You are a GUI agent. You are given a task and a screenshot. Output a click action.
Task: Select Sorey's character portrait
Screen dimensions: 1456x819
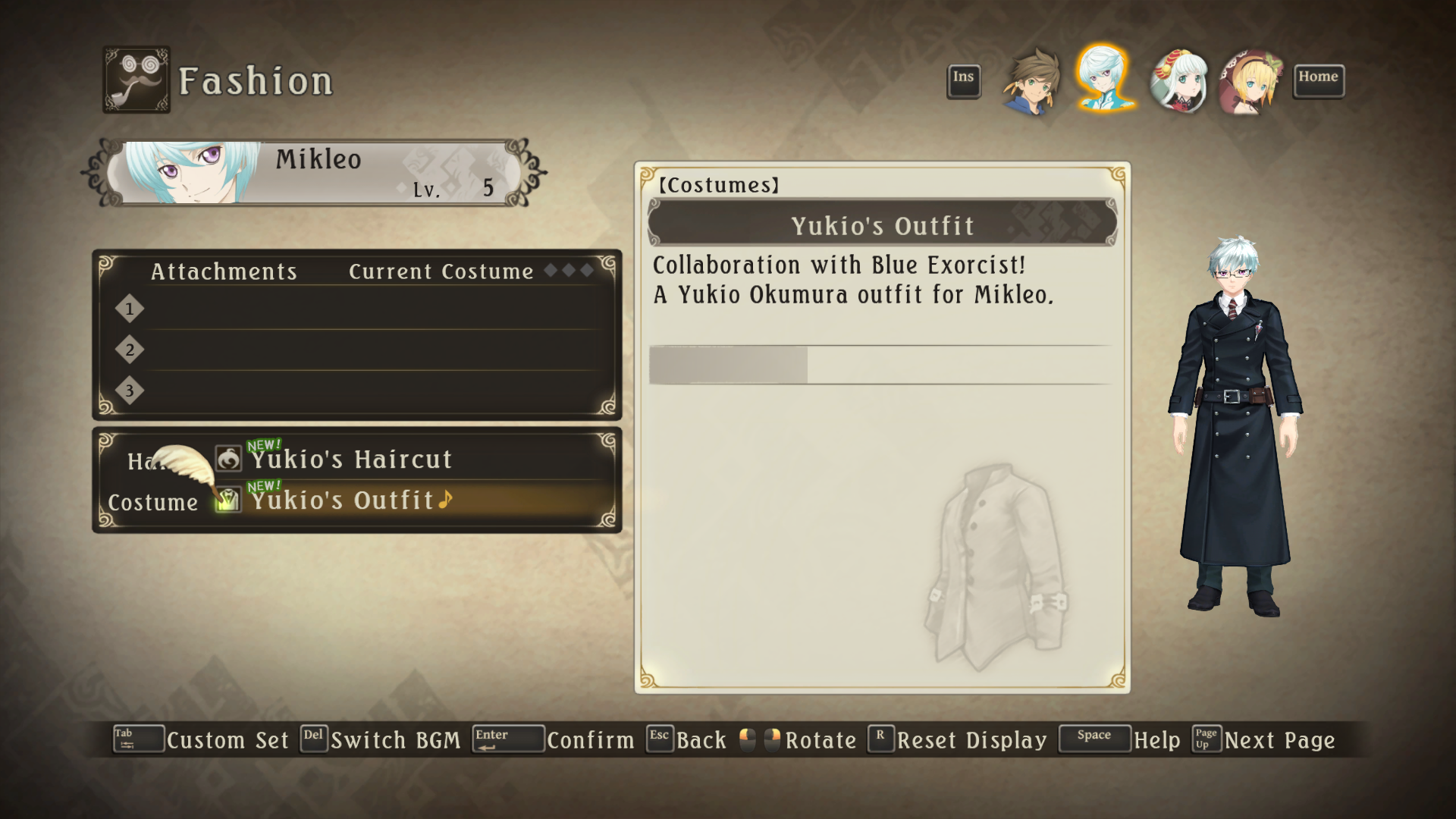coord(1032,80)
